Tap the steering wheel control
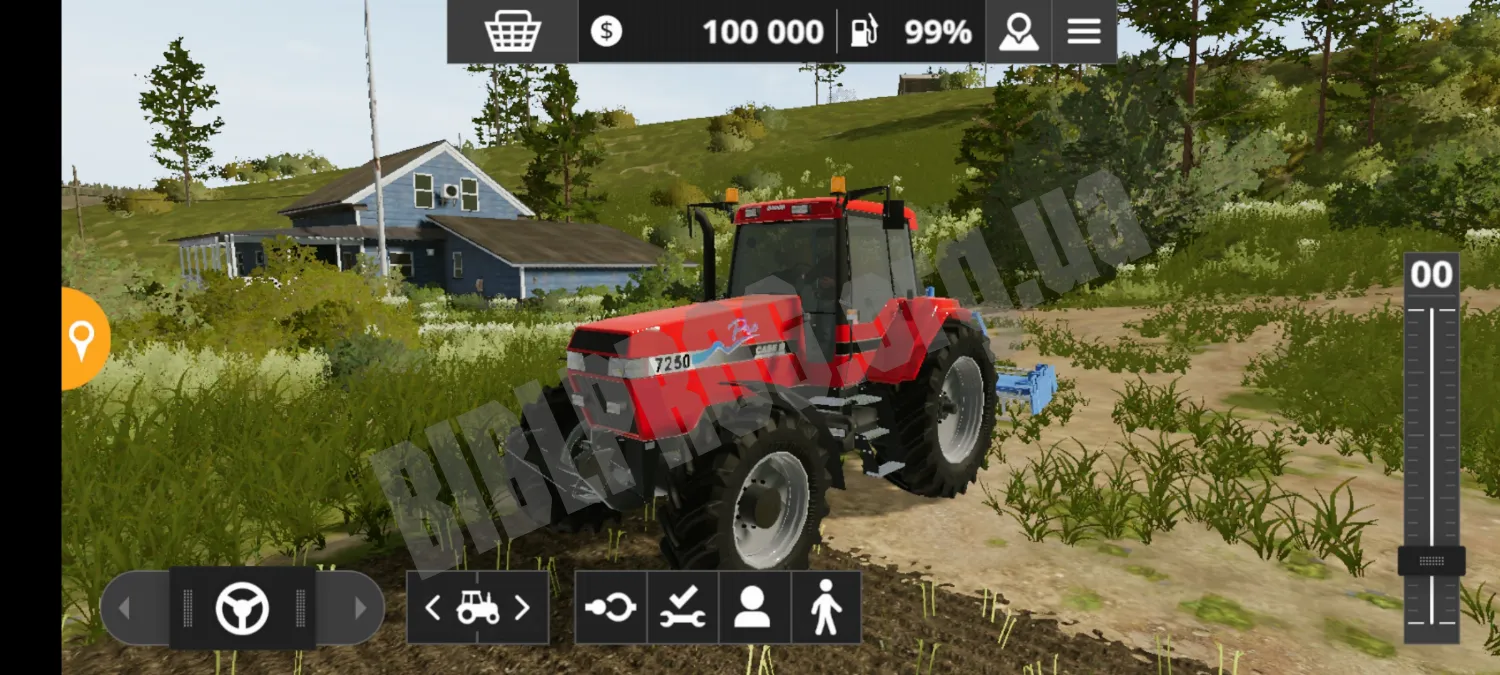This screenshot has width=1500, height=675. pos(243,608)
